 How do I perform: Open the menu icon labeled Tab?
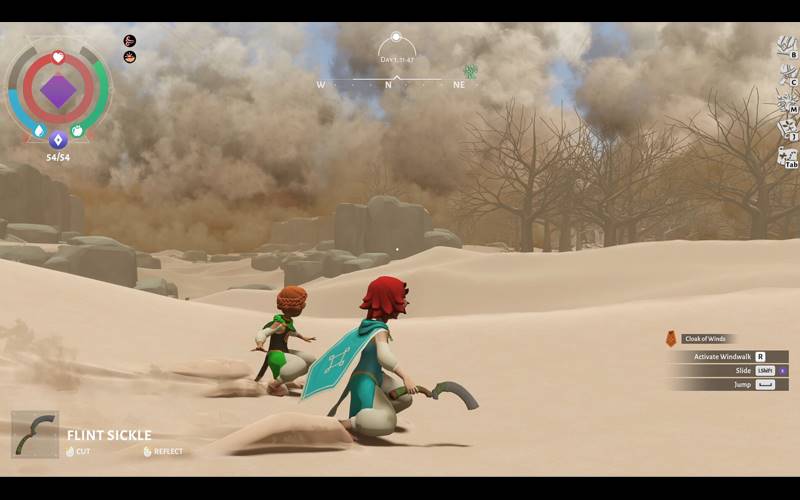tap(787, 157)
